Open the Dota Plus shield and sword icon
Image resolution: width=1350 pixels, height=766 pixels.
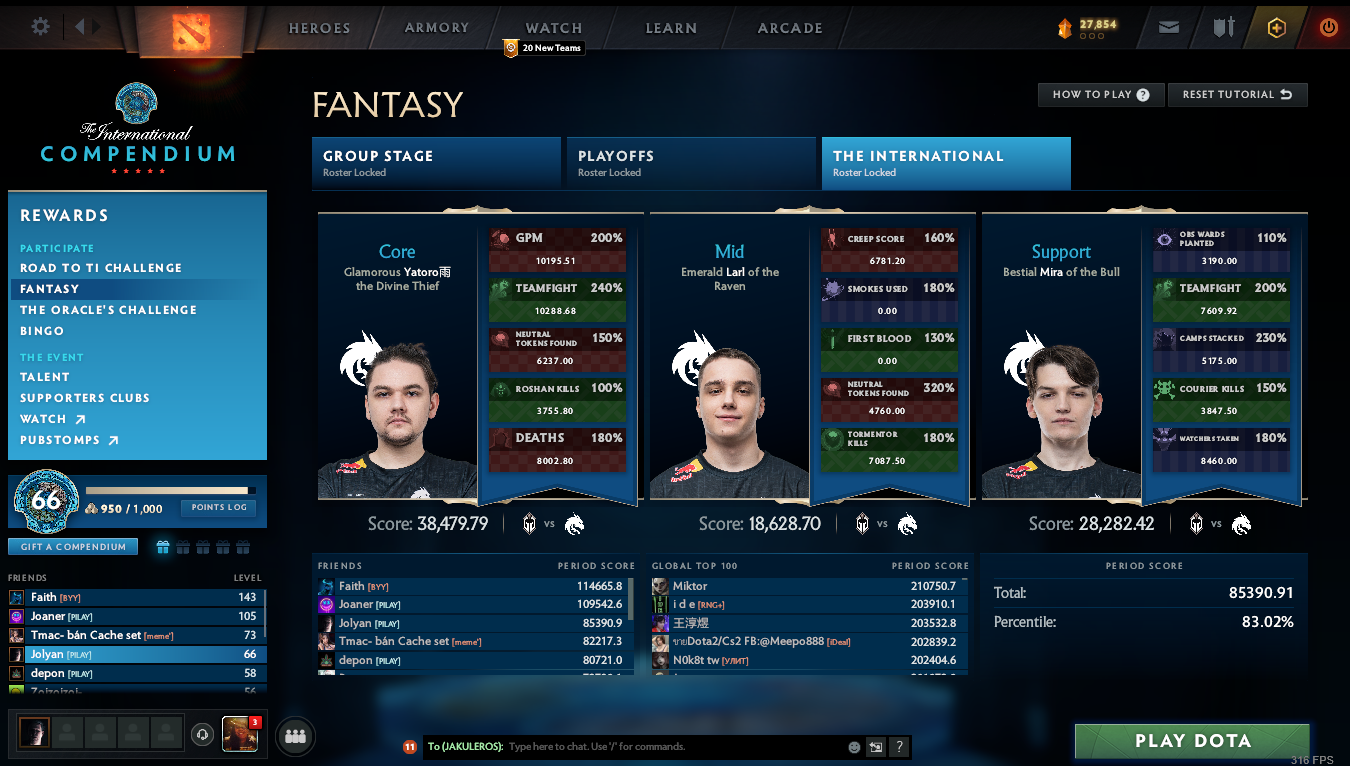1222,27
